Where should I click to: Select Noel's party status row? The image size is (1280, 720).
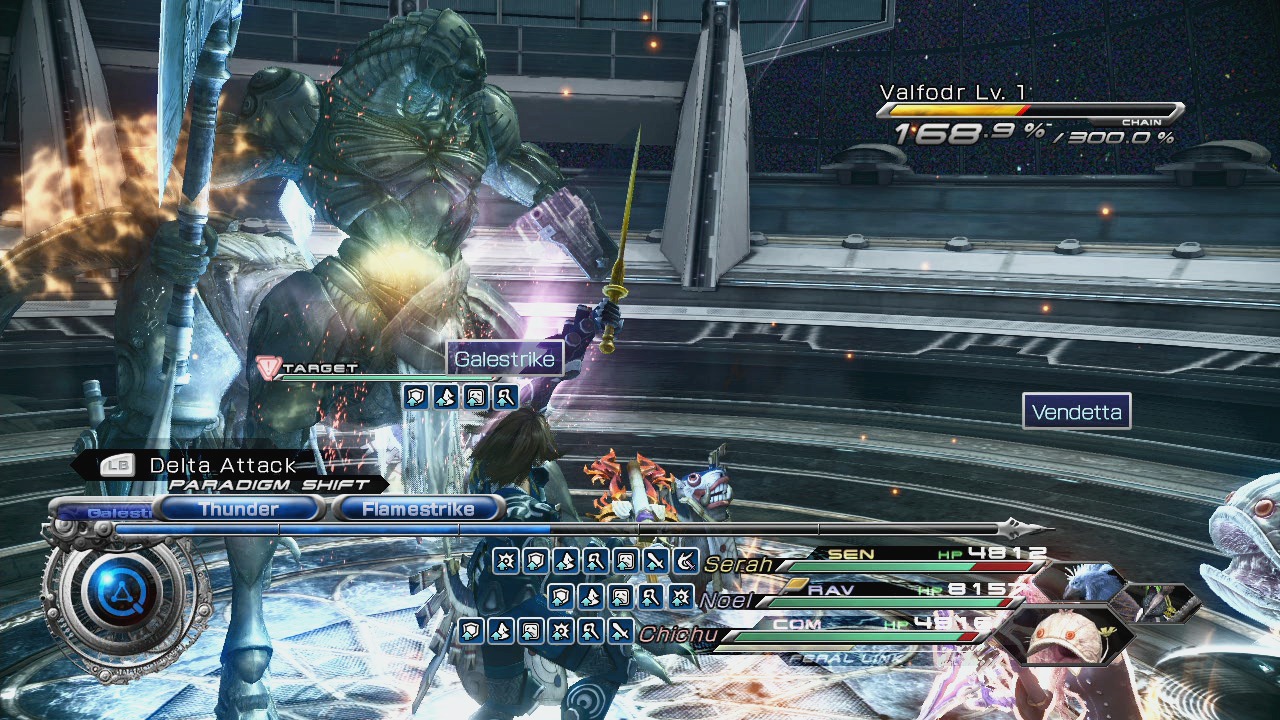point(870,599)
